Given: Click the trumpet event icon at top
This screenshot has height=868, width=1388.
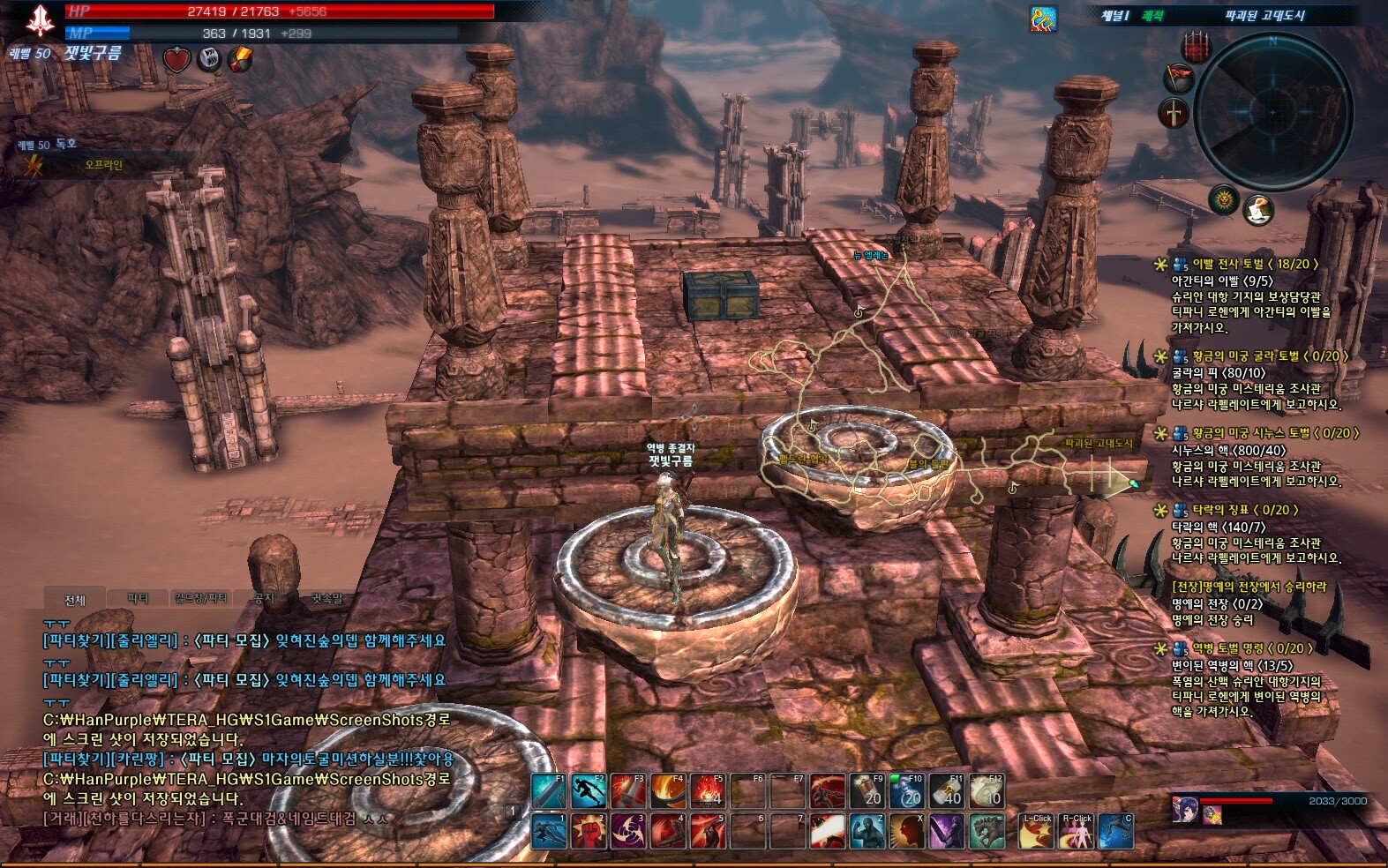Looking at the screenshot, I should tap(1044, 18).
